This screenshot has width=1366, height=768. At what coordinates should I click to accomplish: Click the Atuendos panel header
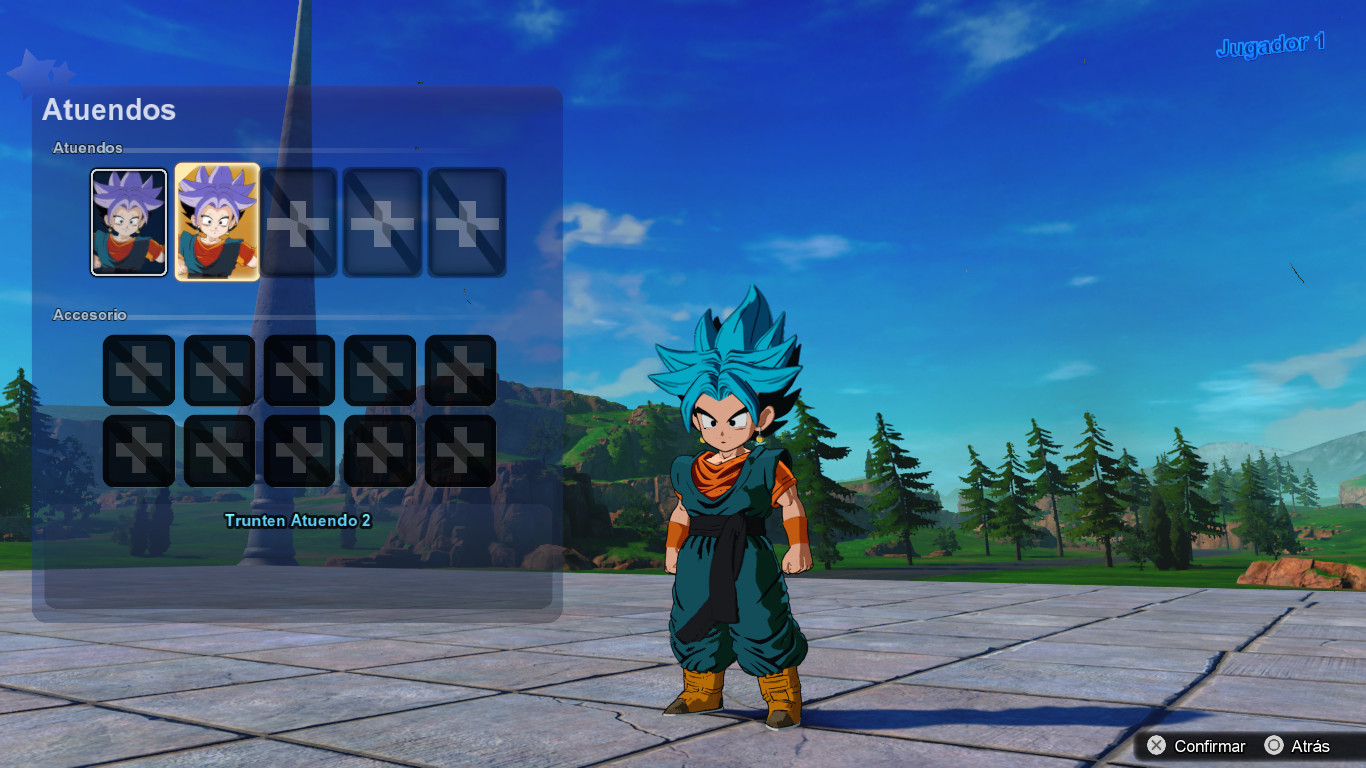click(108, 111)
